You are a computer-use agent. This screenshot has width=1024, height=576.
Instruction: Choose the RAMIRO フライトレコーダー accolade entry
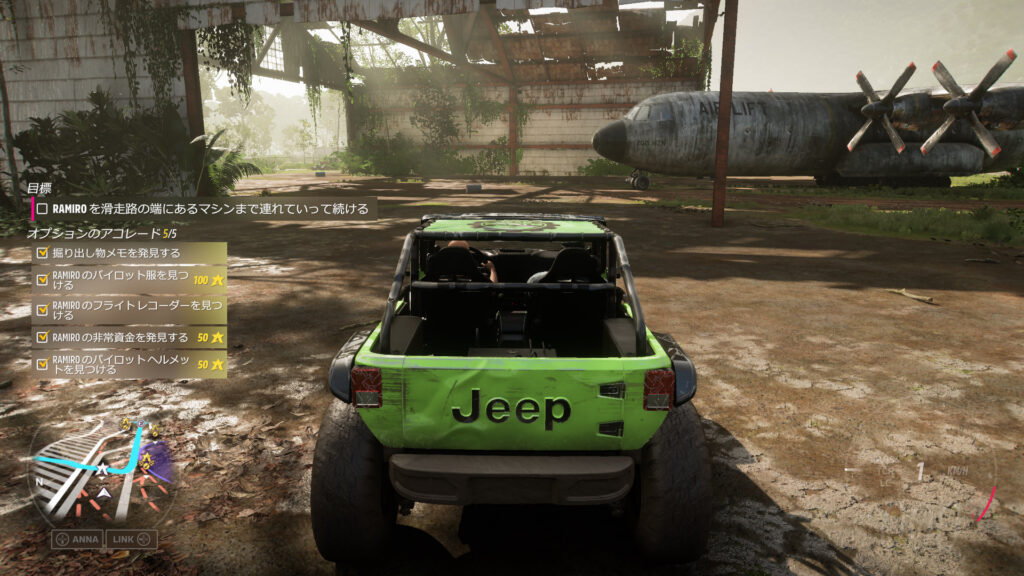pyautogui.click(x=130, y=309)
